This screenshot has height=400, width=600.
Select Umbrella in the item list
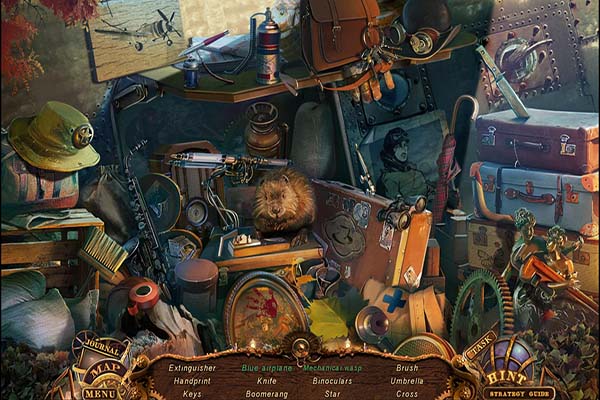407,381
